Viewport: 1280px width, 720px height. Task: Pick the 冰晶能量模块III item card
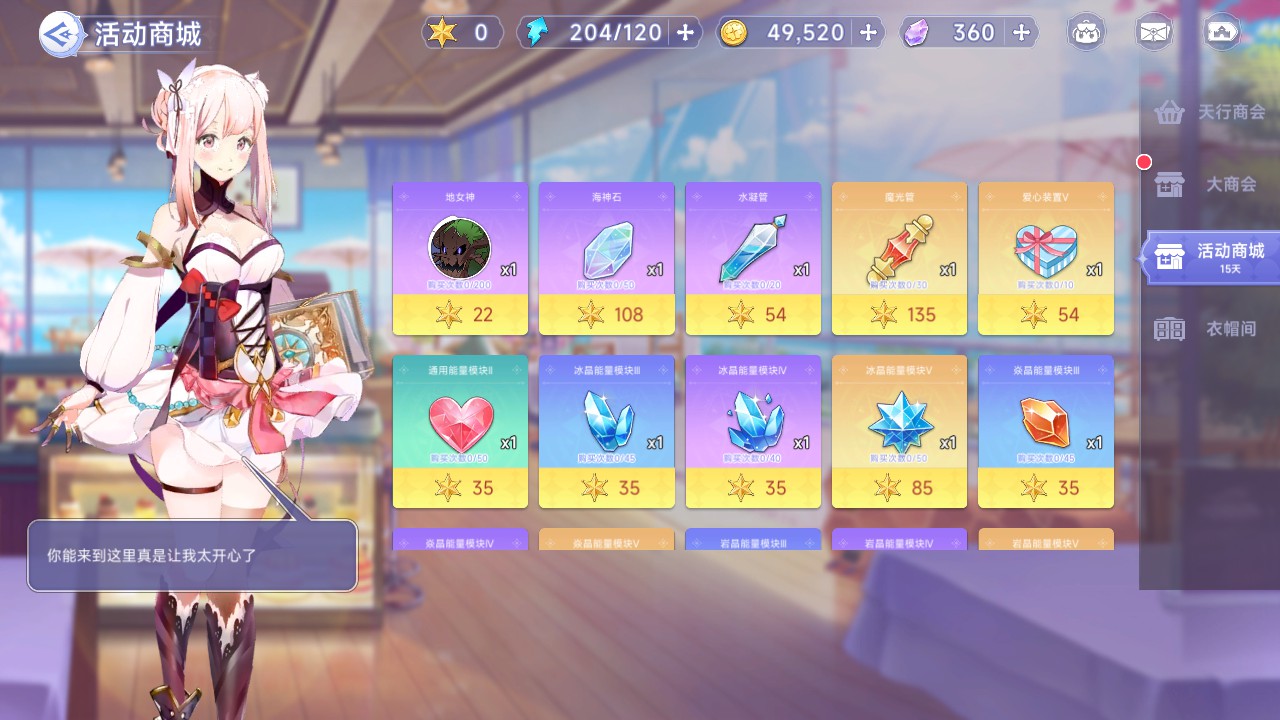606,431
